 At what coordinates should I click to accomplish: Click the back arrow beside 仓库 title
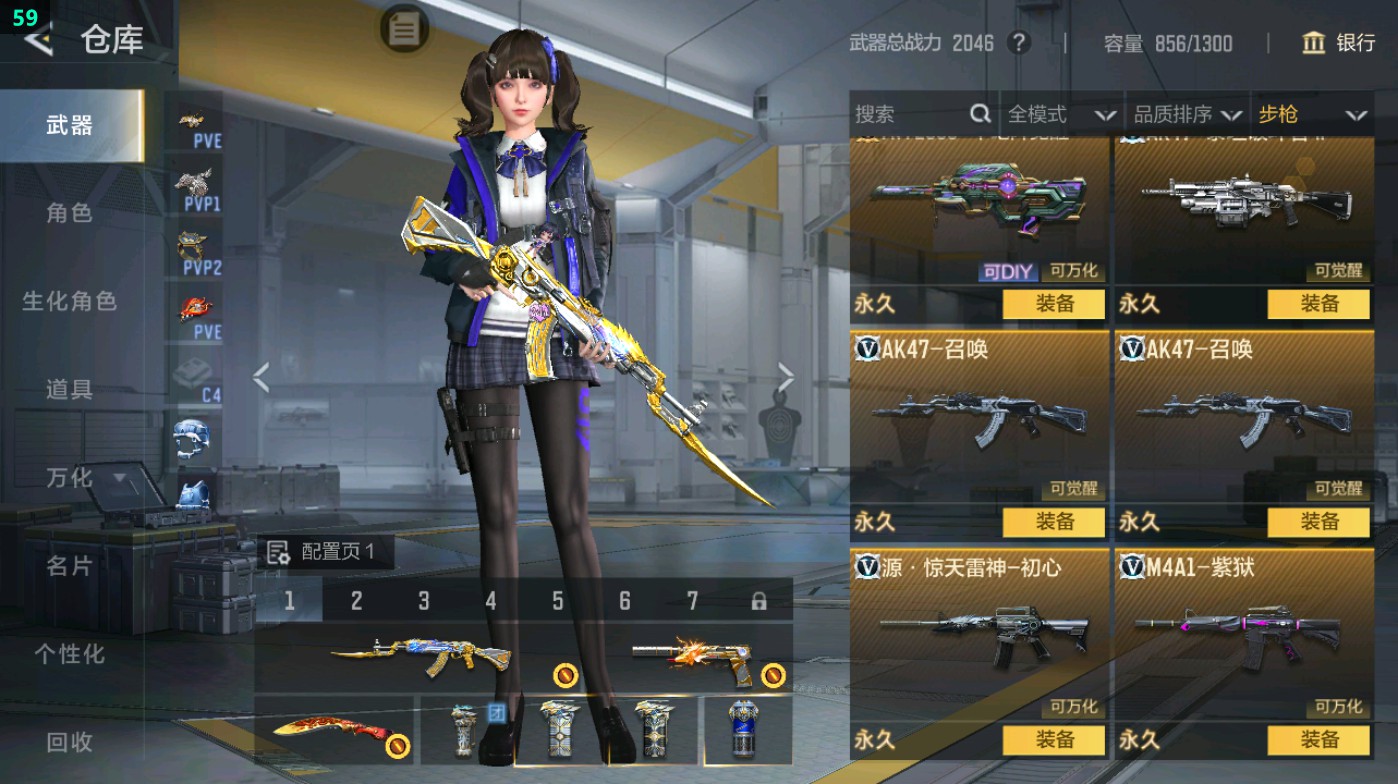(x=40, y=41)
